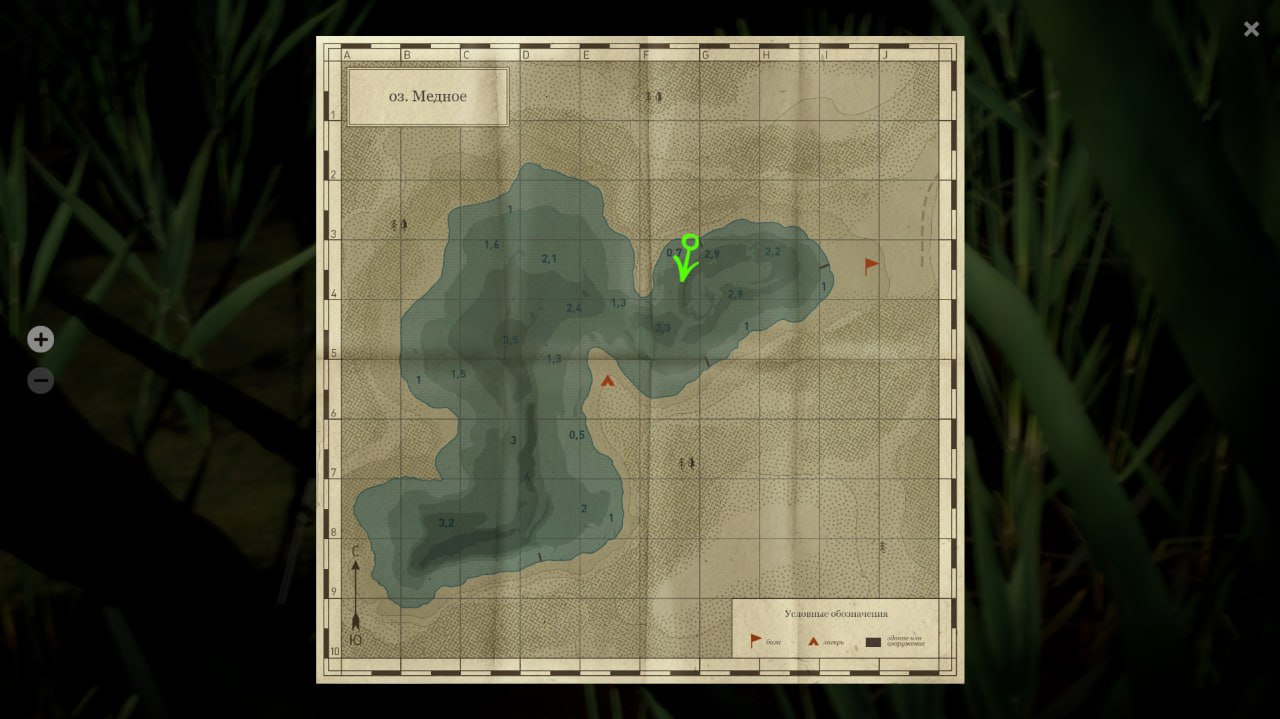
Task: Select the red flag base marker on map
Action: tap(871, 266)
